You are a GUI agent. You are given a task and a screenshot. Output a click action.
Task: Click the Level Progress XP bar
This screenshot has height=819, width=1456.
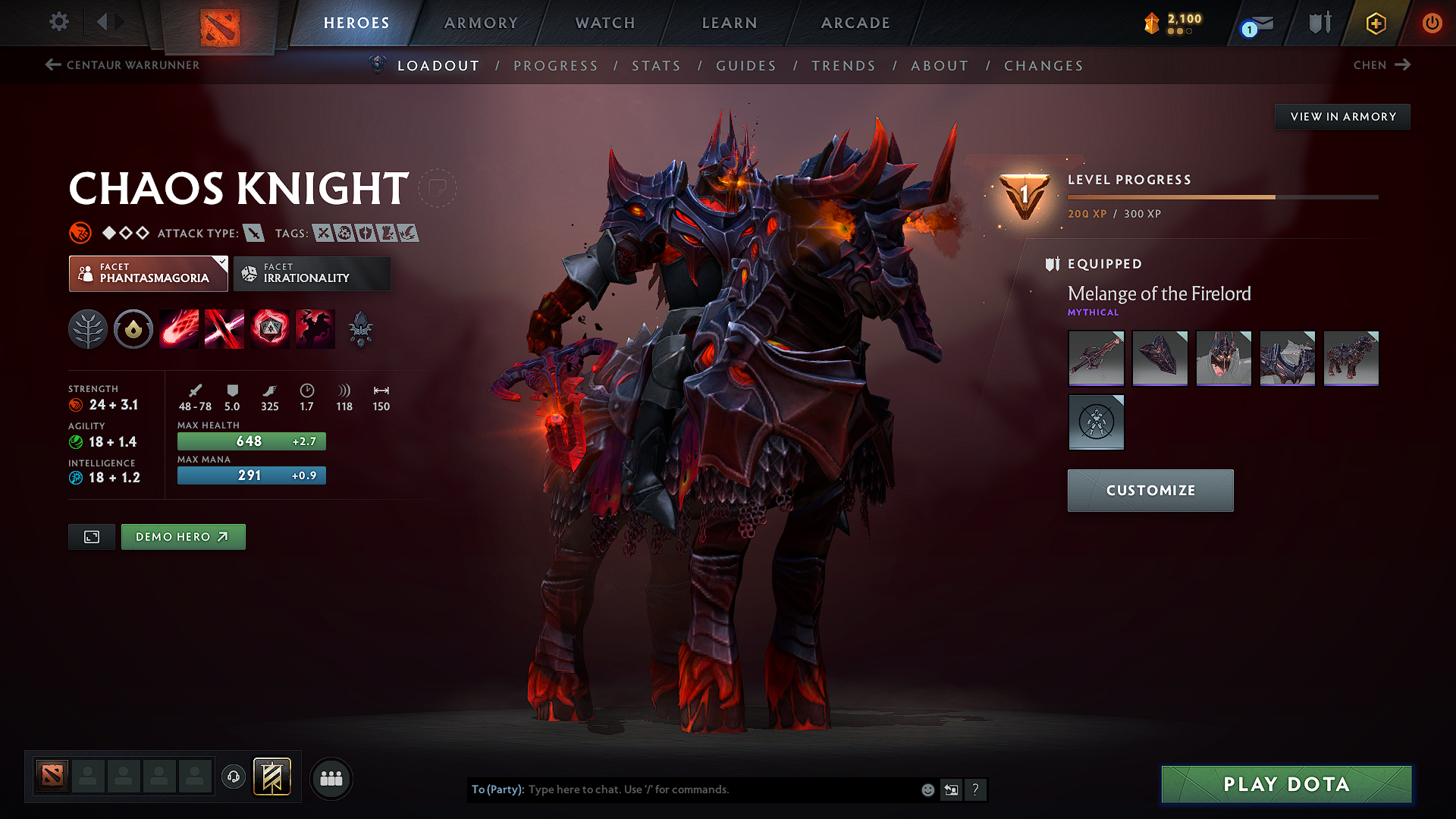pyautogui.click(x=1222, y=196)
